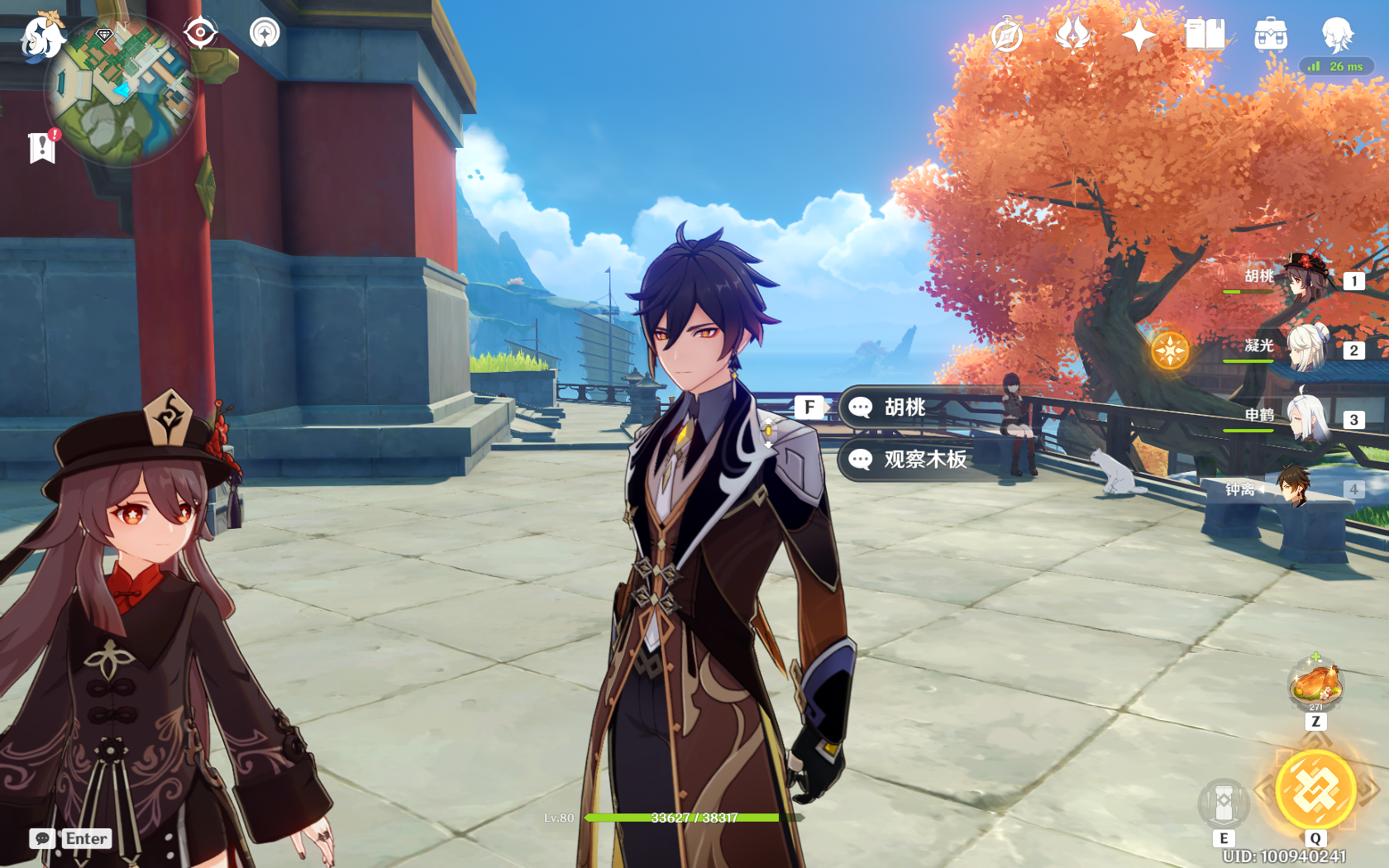This screenshot has width=1389, height=868.
Task: Activate the elemental skill pillar icon
Action: (1224, 802)
